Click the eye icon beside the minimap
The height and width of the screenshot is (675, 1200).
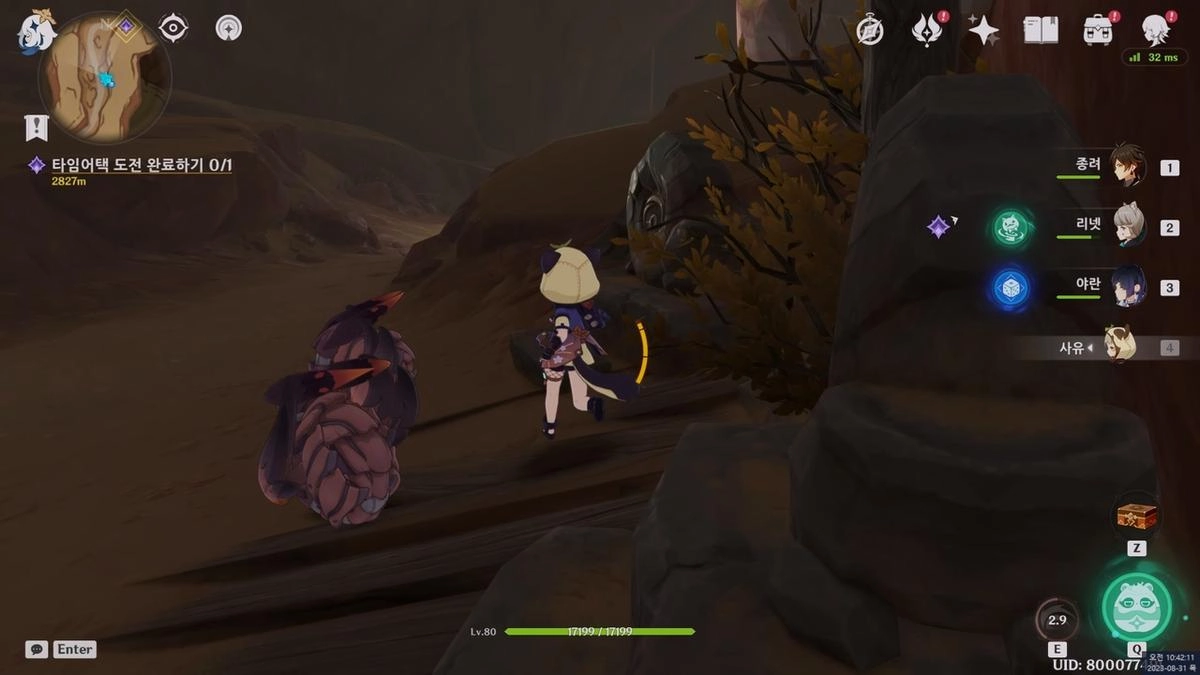pyautogui.click(x=174, y=28)
